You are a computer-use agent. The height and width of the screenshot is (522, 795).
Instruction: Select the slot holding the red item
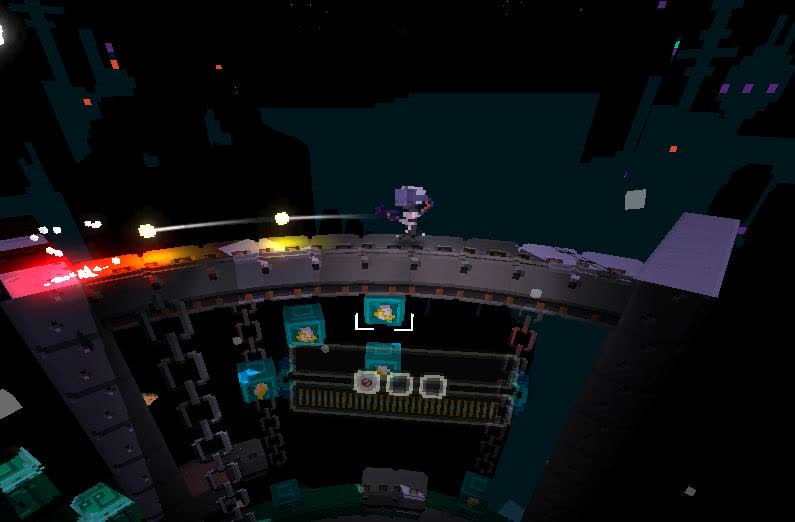pyautogui.click(x=368, y=382)
